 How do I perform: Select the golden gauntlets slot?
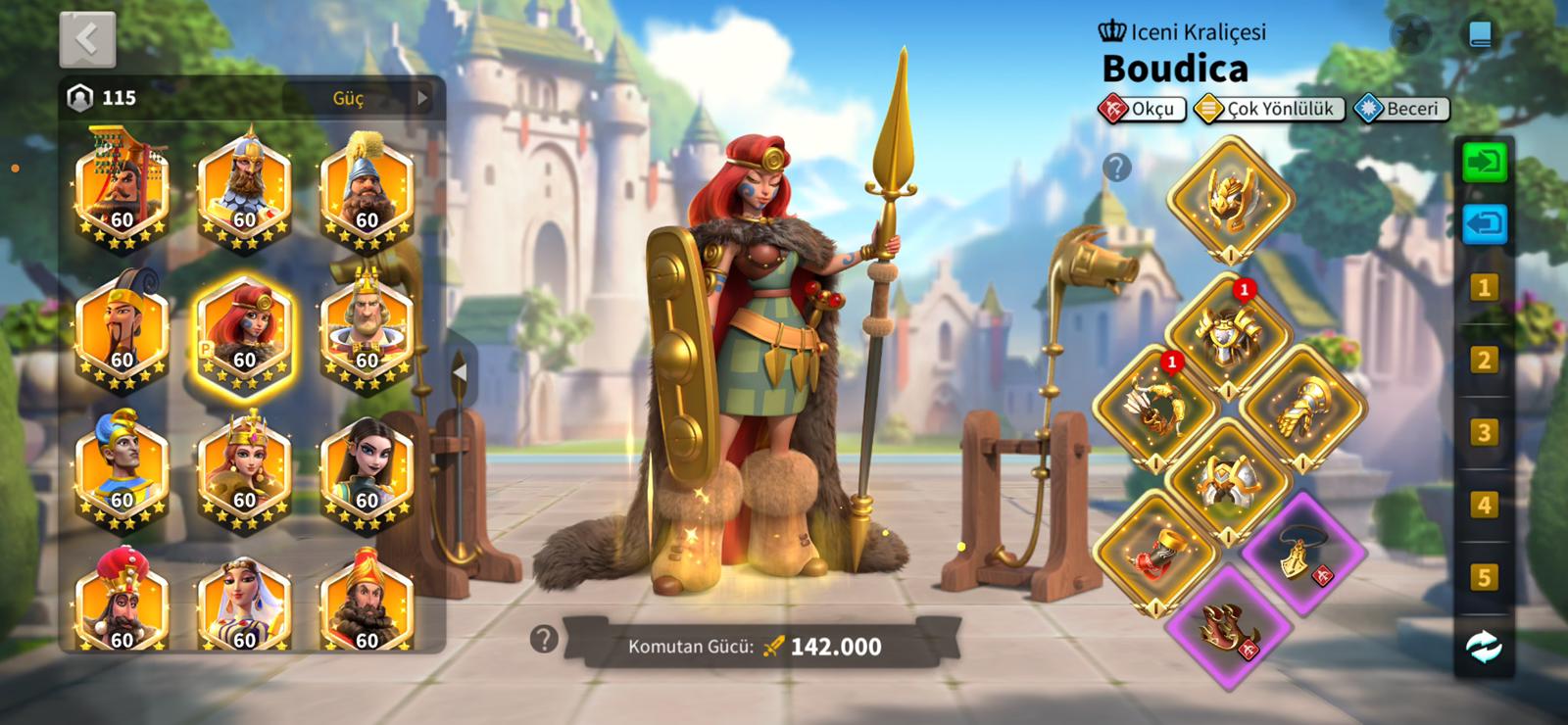(x=1301, y=405)
